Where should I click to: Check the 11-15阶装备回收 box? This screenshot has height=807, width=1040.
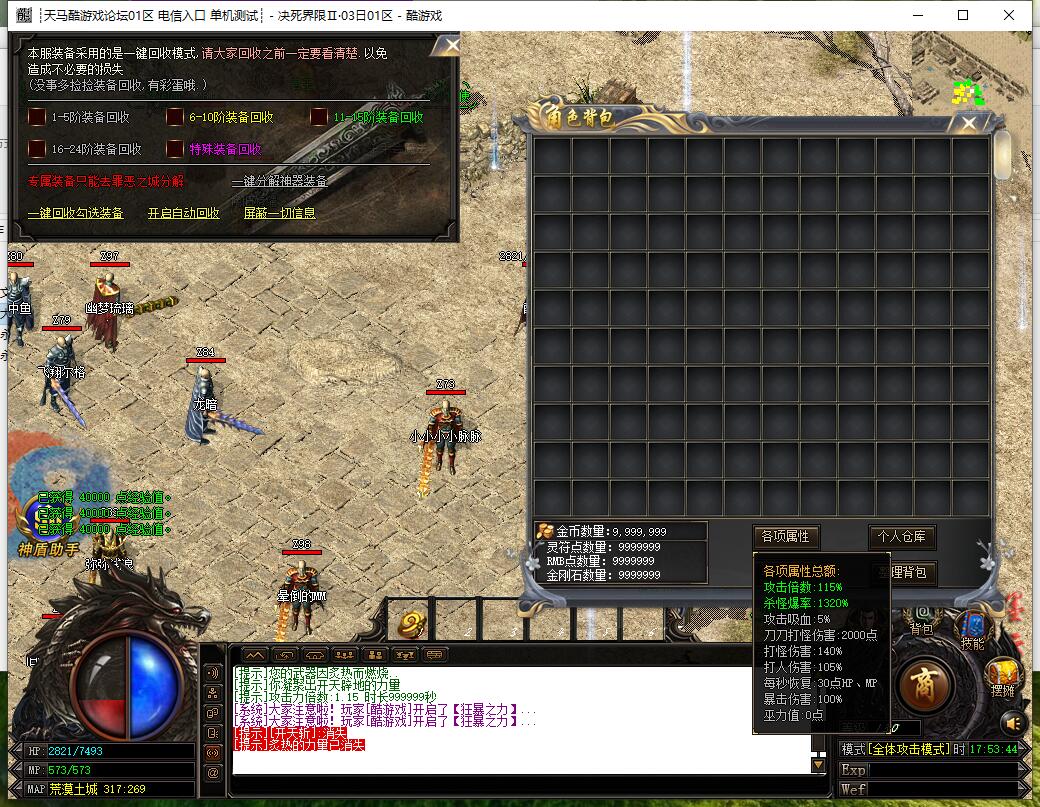[x=319, y=117]
